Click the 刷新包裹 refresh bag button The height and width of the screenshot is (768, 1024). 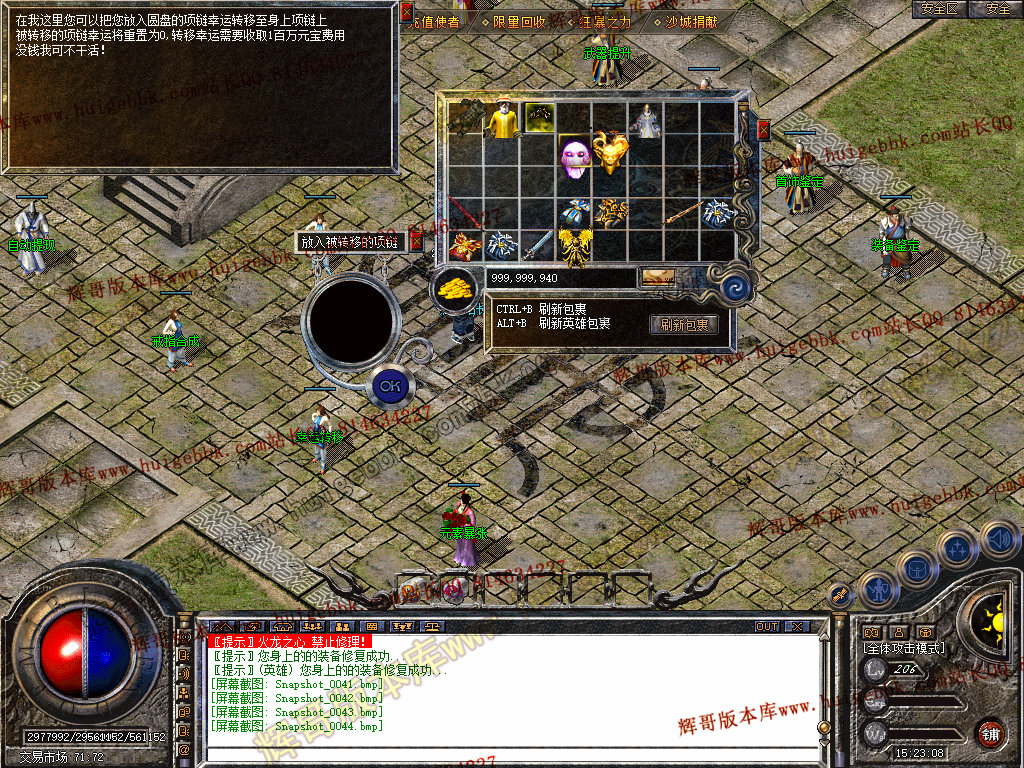684,325
